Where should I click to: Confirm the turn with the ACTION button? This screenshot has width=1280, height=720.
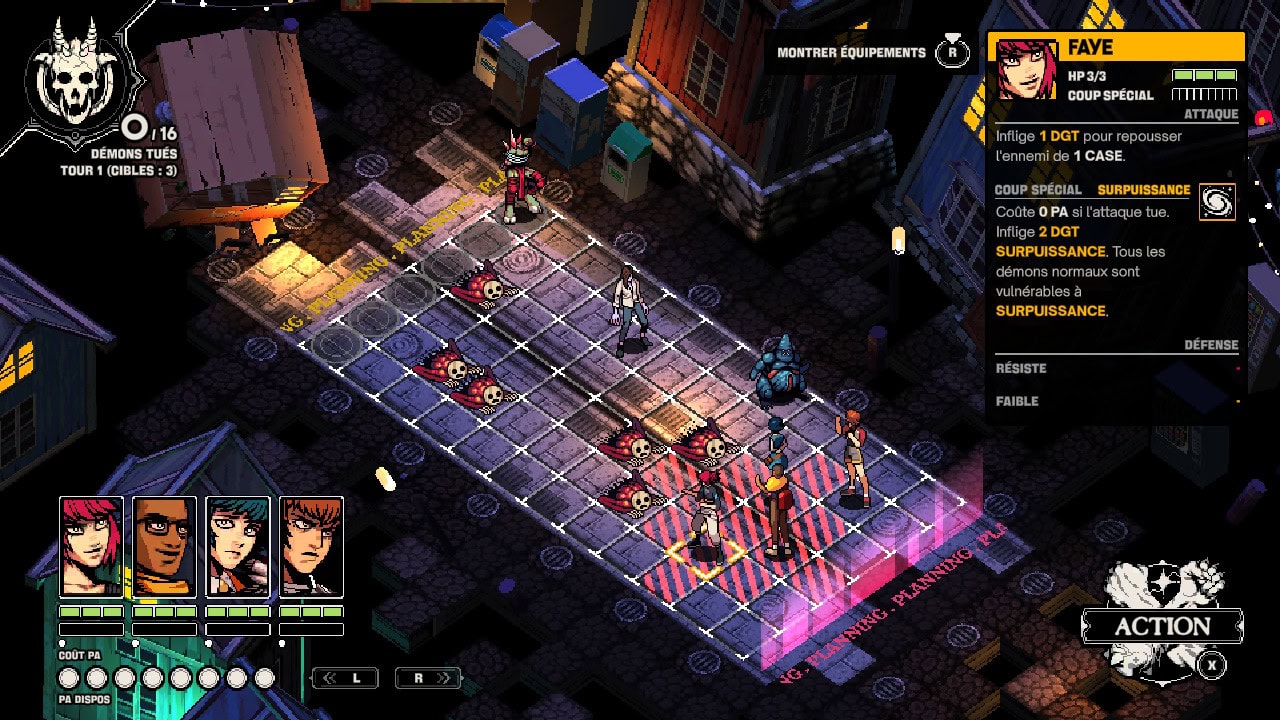pos(1163,627)
